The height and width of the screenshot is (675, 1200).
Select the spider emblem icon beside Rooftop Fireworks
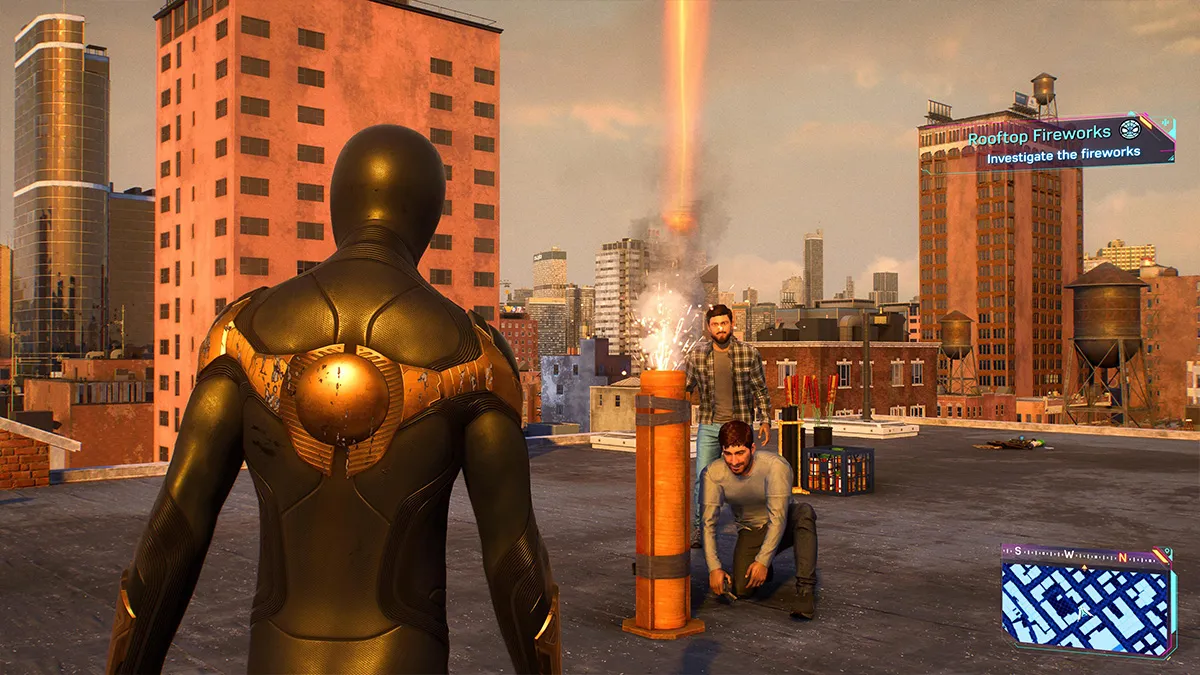(1130, 129)
